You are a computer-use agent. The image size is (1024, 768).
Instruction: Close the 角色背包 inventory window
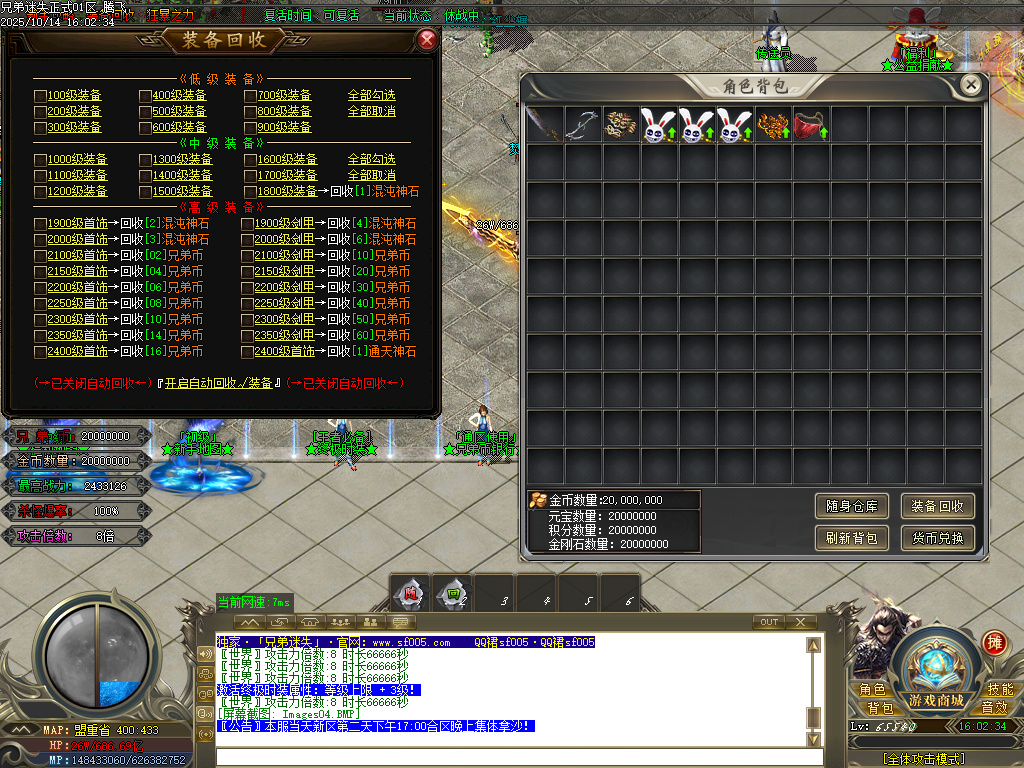click(970, 86)
